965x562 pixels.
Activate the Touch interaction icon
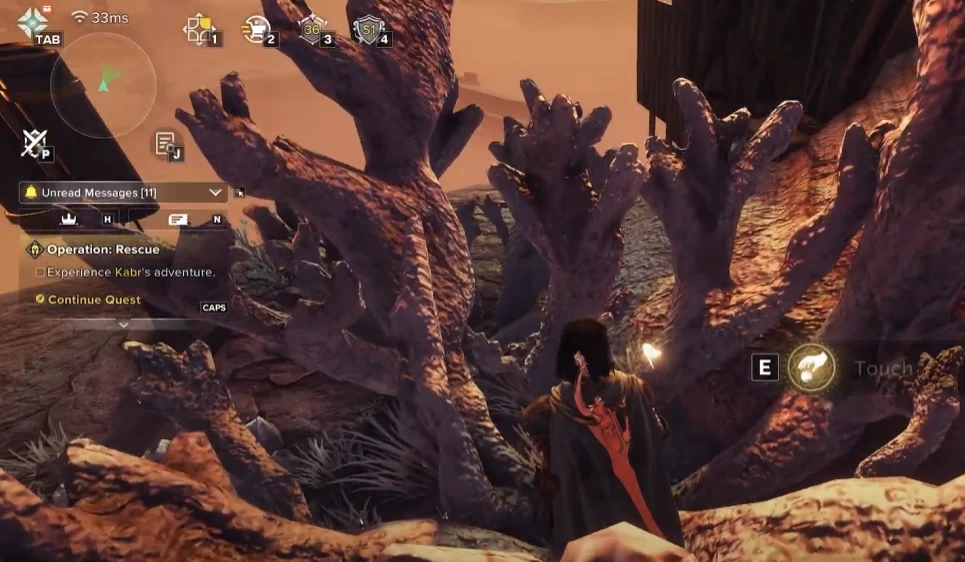[811, 367]
